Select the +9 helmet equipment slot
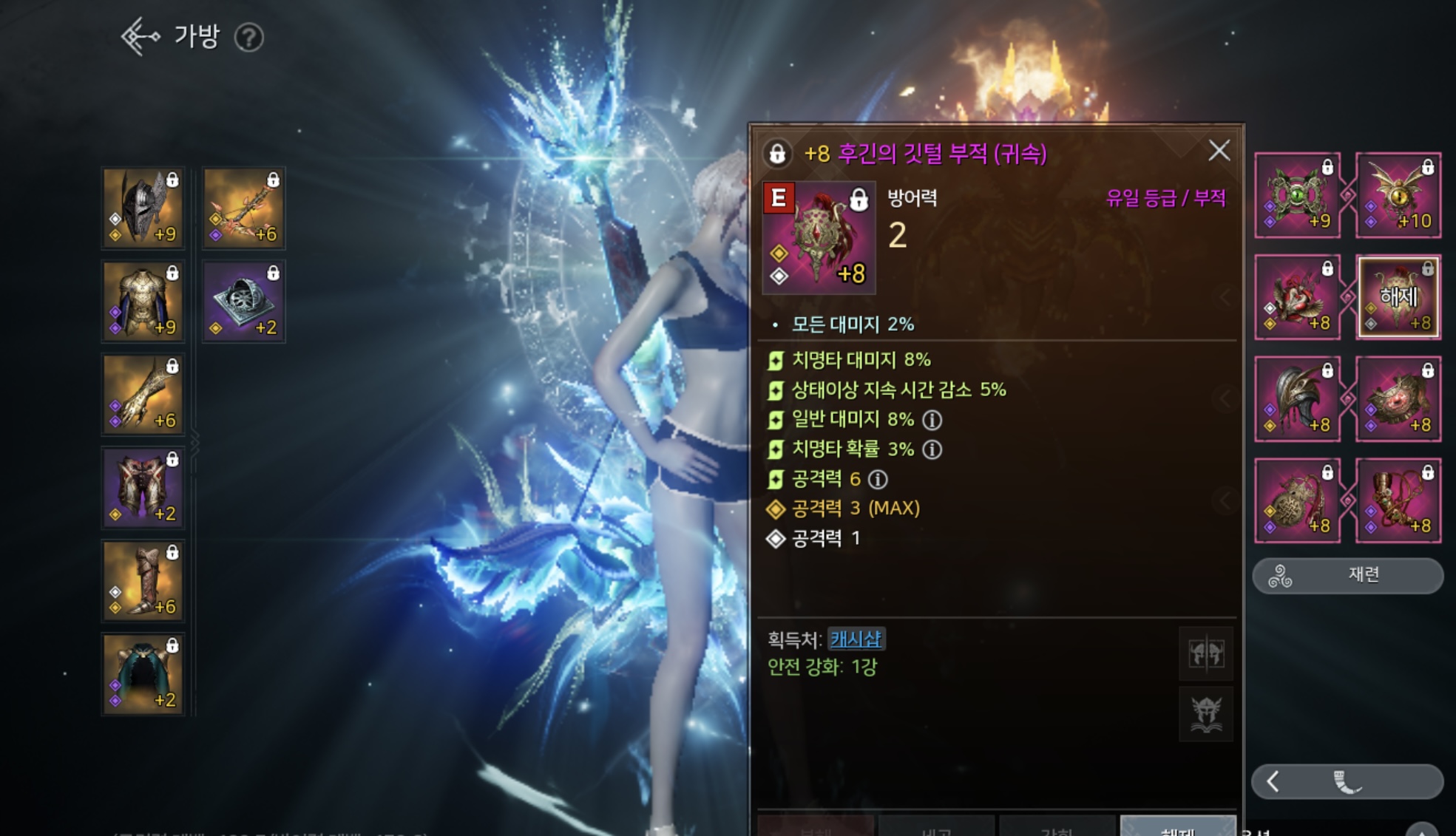The width and height of the screenshot is (1456, 836). point(143,208)
